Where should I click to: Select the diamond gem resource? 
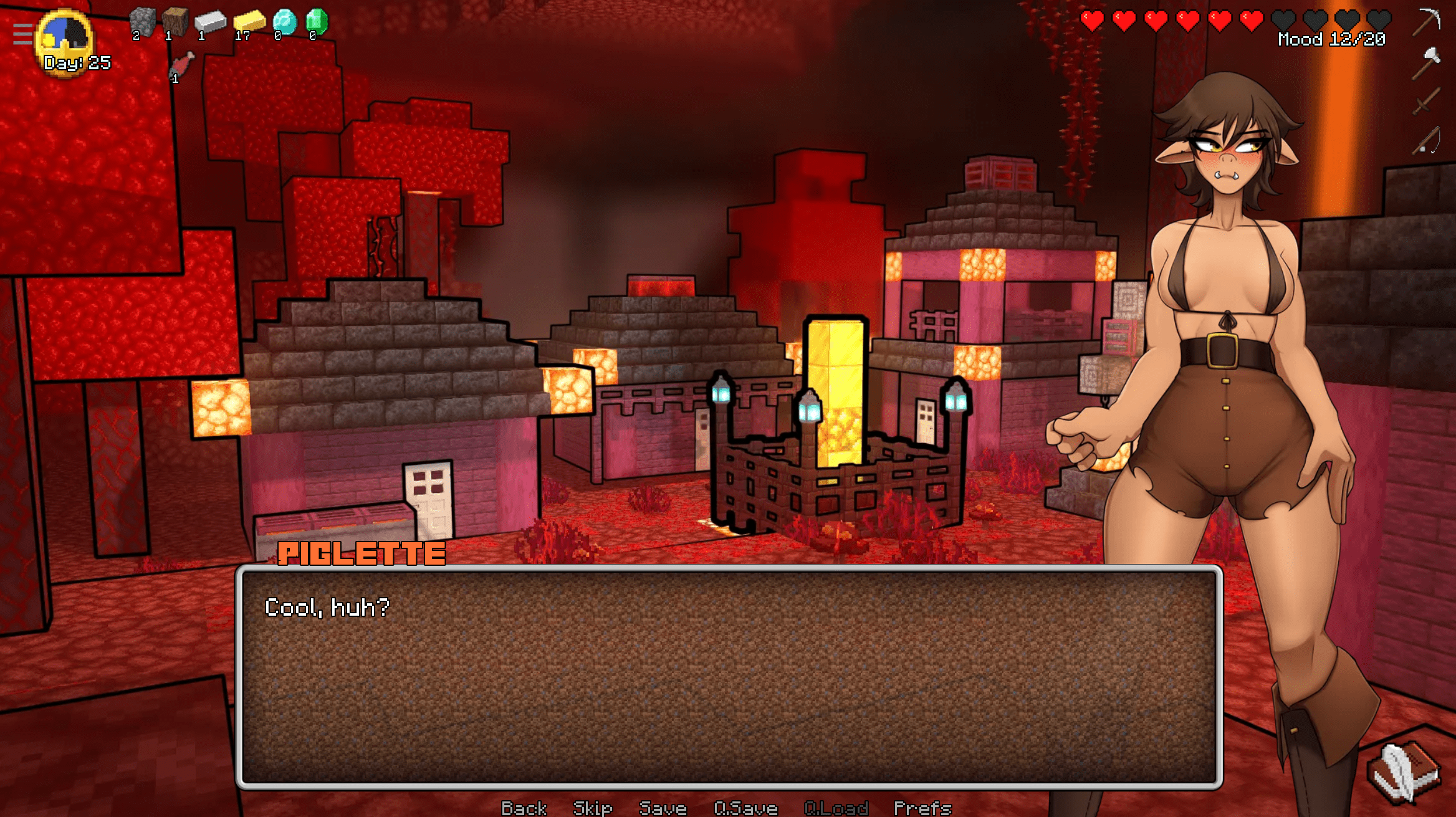click(x=284, y=22)
